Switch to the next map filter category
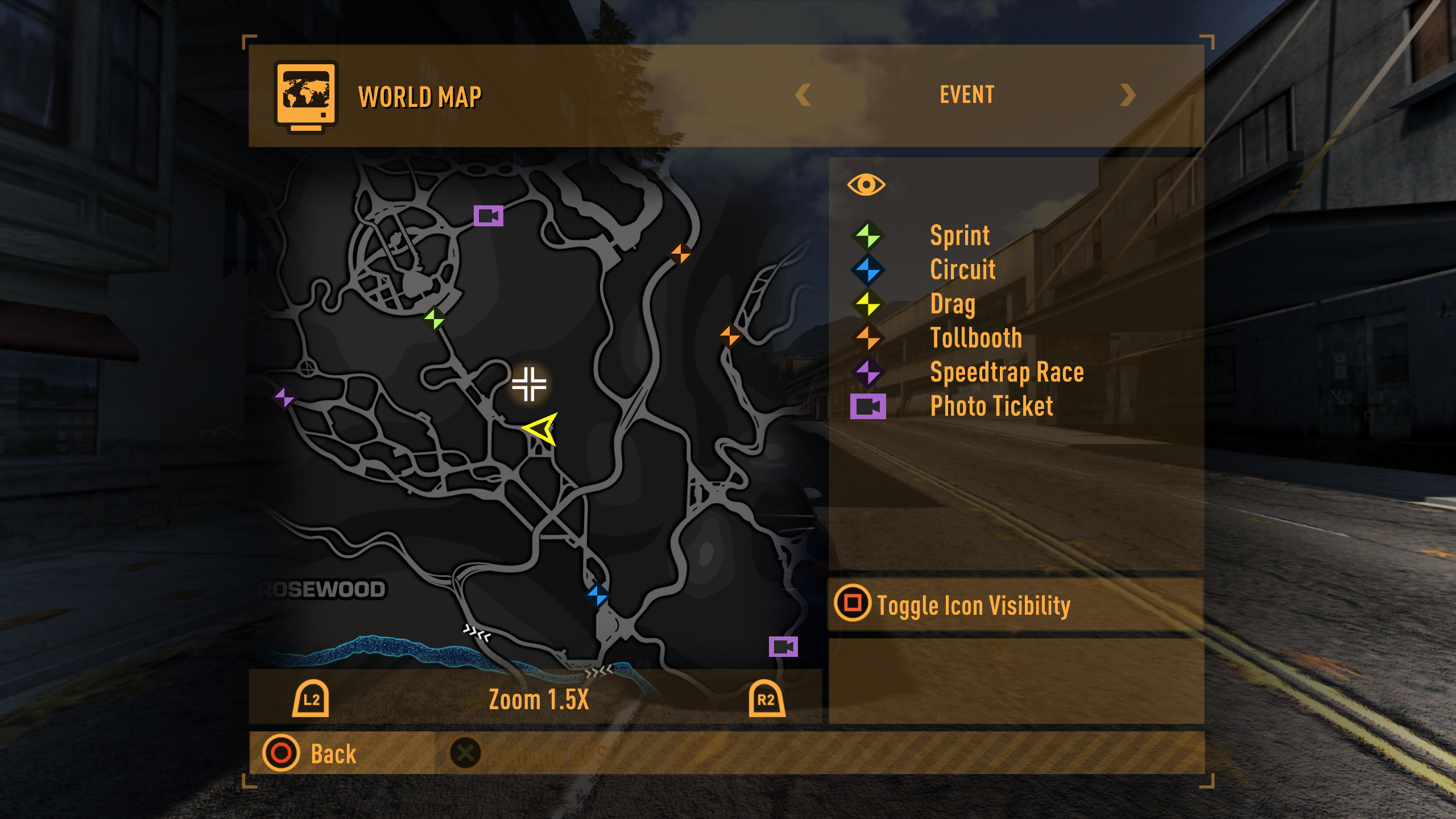 (1127, 95)
